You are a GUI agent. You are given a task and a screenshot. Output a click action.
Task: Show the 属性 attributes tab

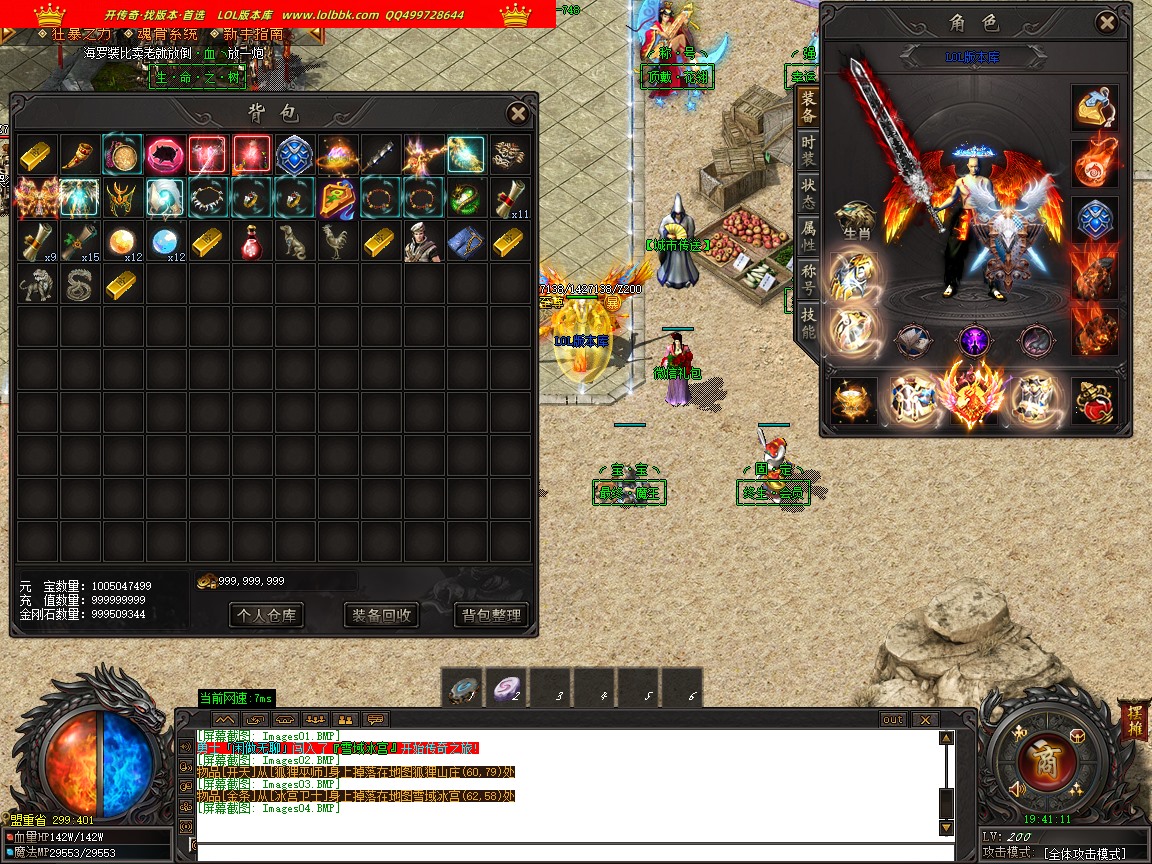click(808, 237)
